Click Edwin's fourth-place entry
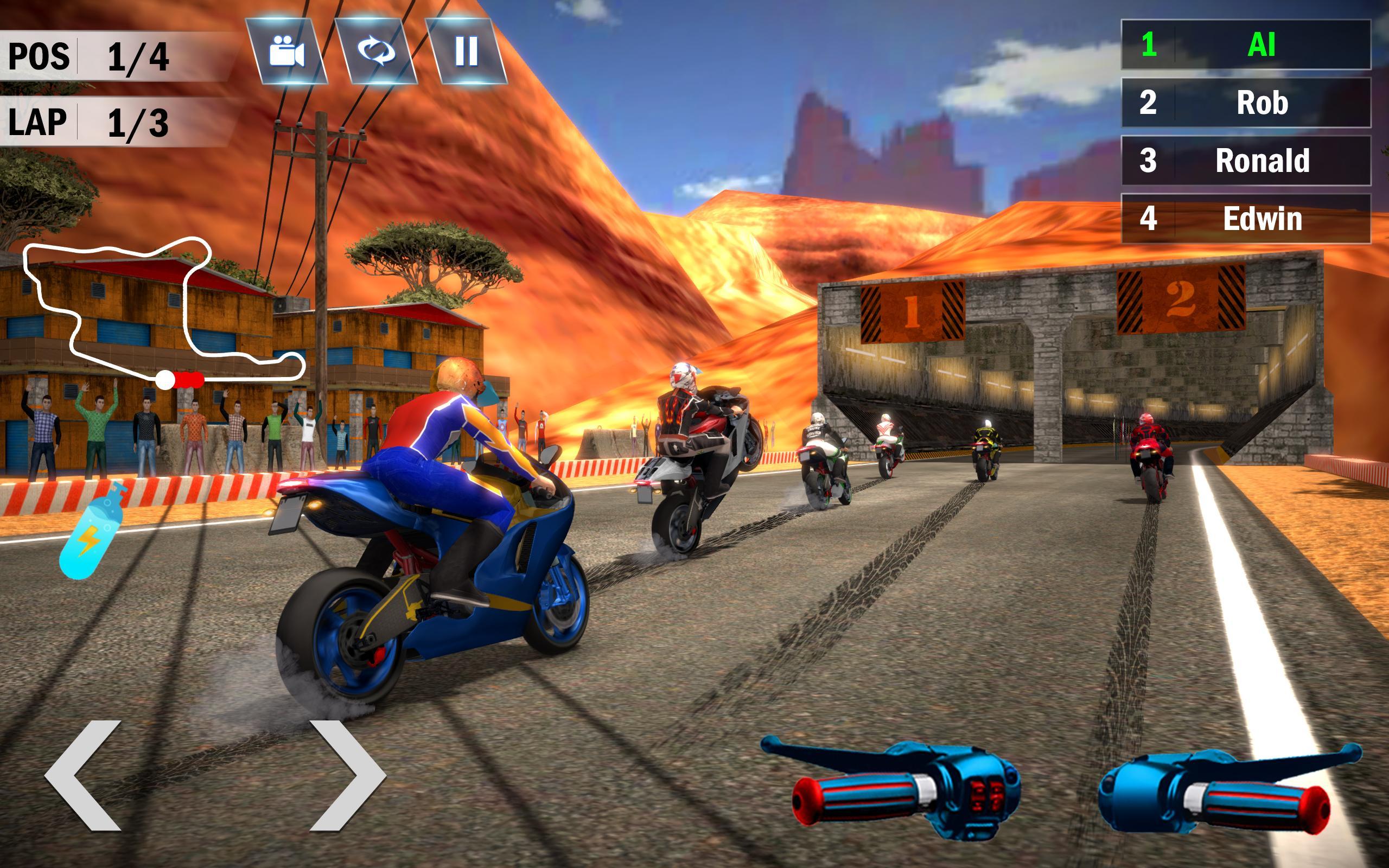The image size is (1389, 868). point(1246,219)
